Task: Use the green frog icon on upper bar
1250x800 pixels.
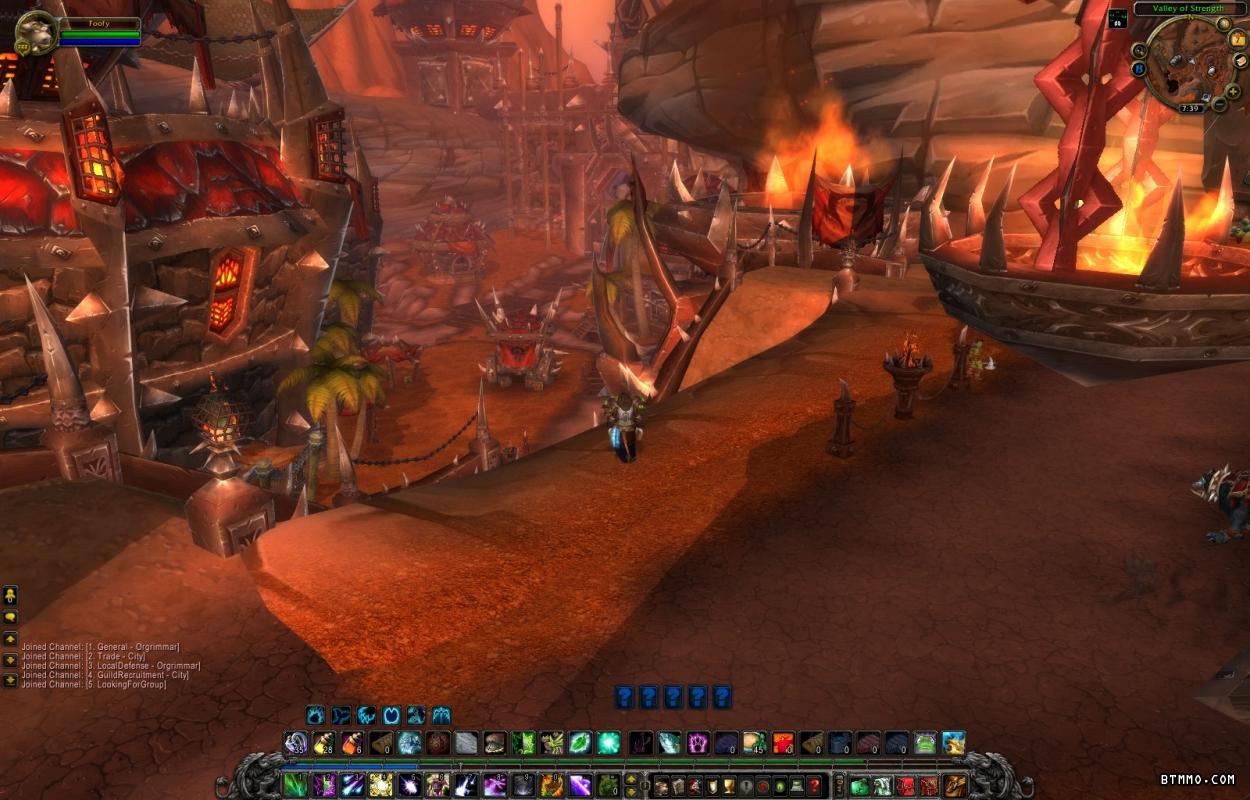Action: click(x=925, y=743)
